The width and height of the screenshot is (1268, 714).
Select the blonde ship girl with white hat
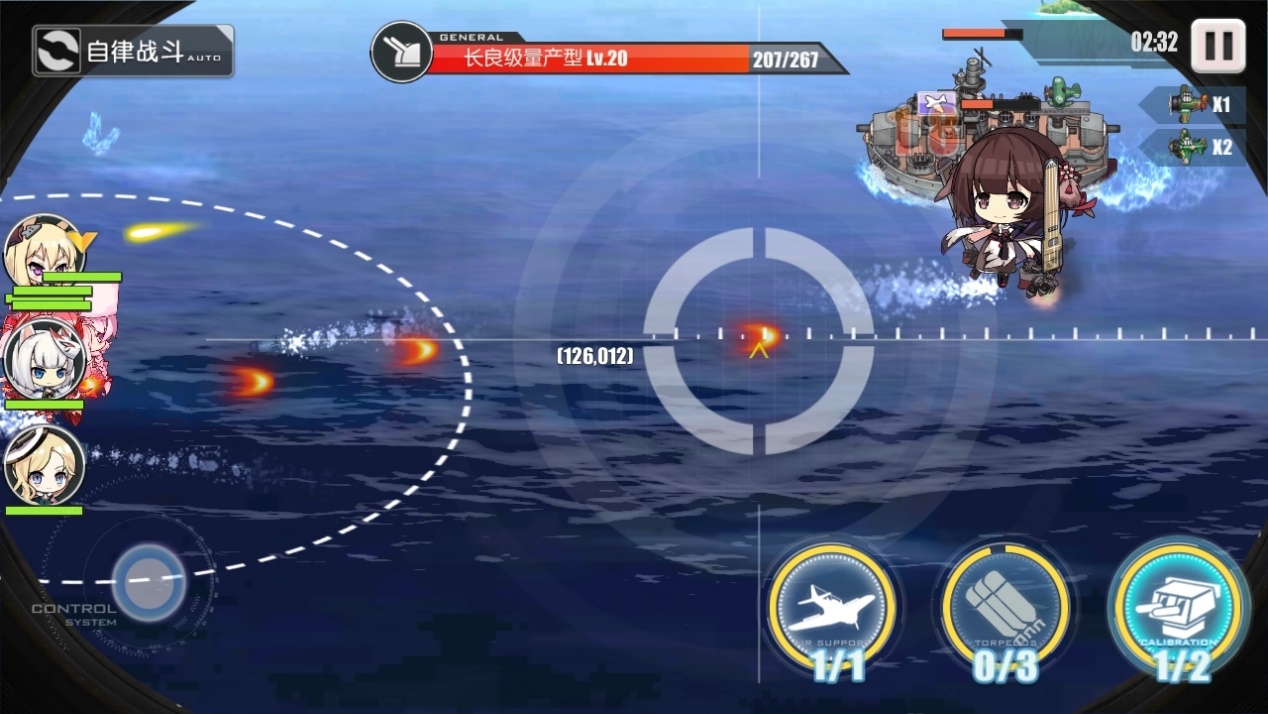tap(45, 466)
